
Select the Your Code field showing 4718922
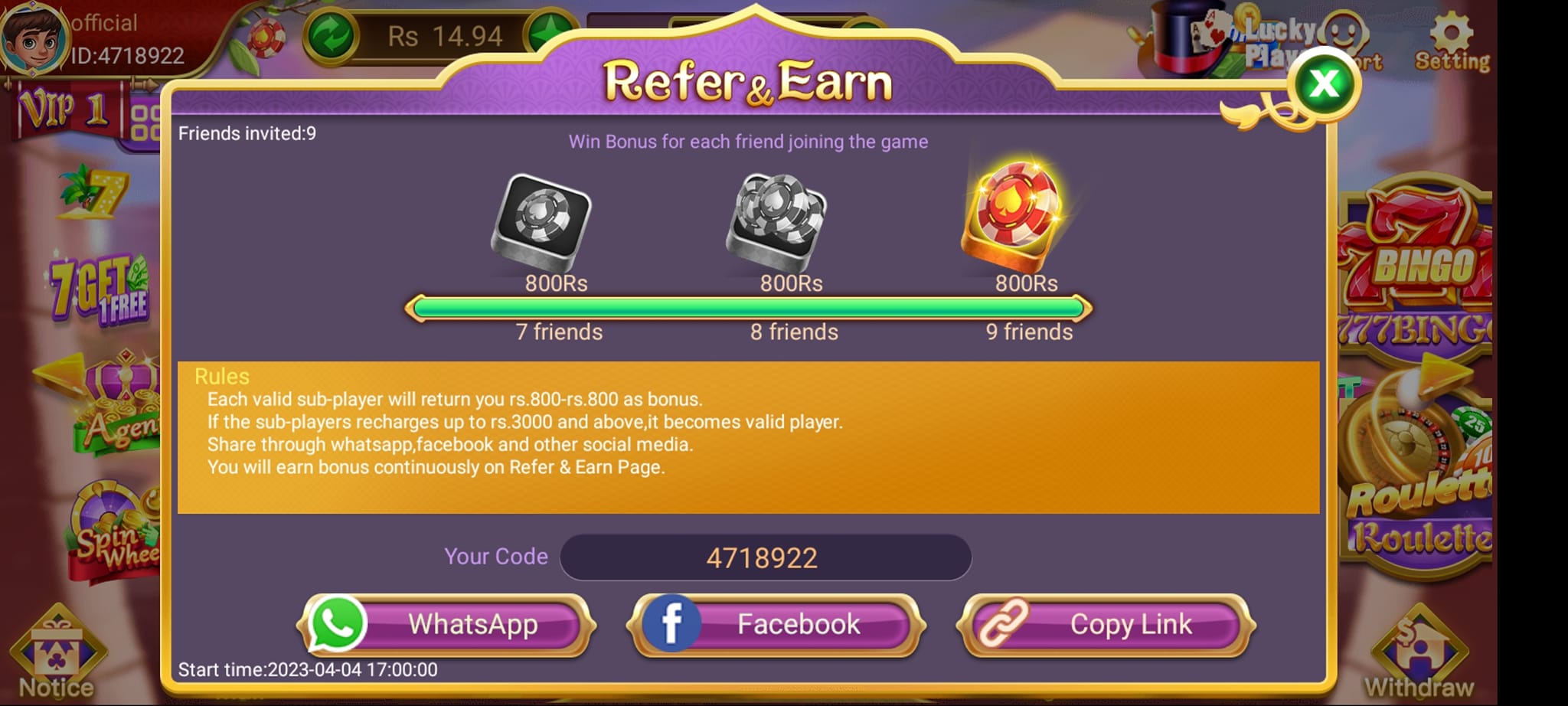[x=763, y=557]
